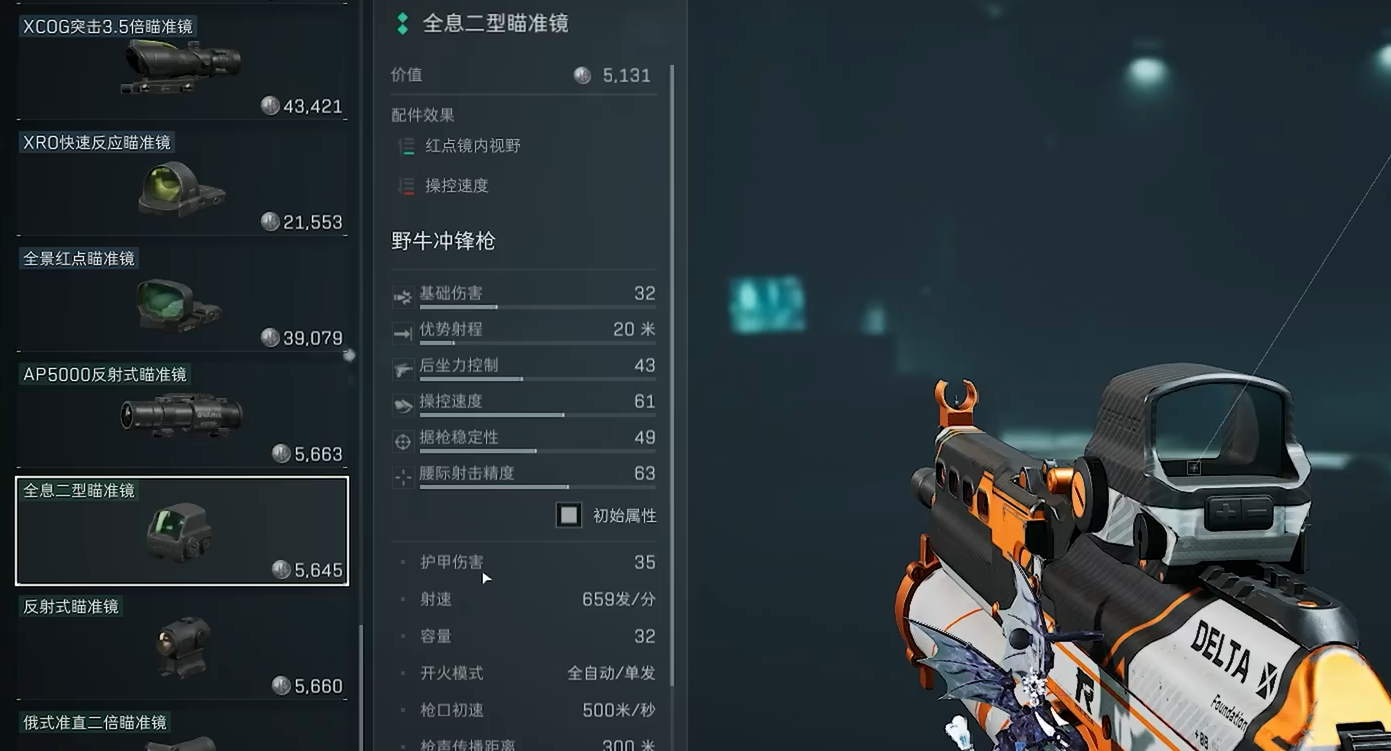
Task: Click the hip-fire accuracy icon beside 腰际射击精度
Action: [x=403, y=476]
